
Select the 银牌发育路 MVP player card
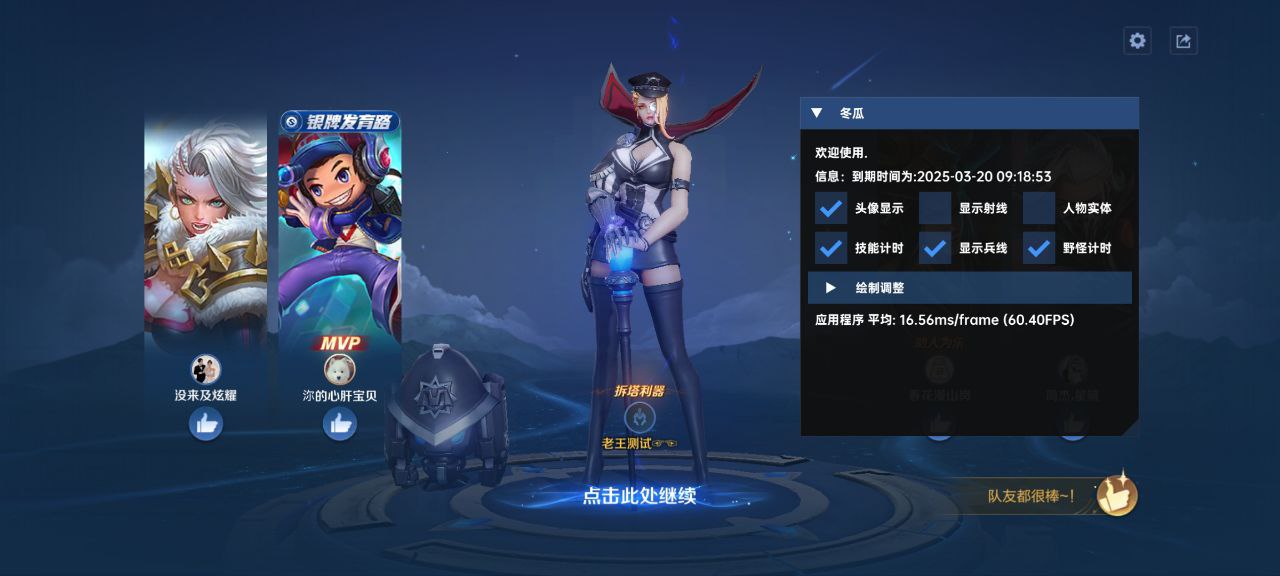click(x=340, y=225)
